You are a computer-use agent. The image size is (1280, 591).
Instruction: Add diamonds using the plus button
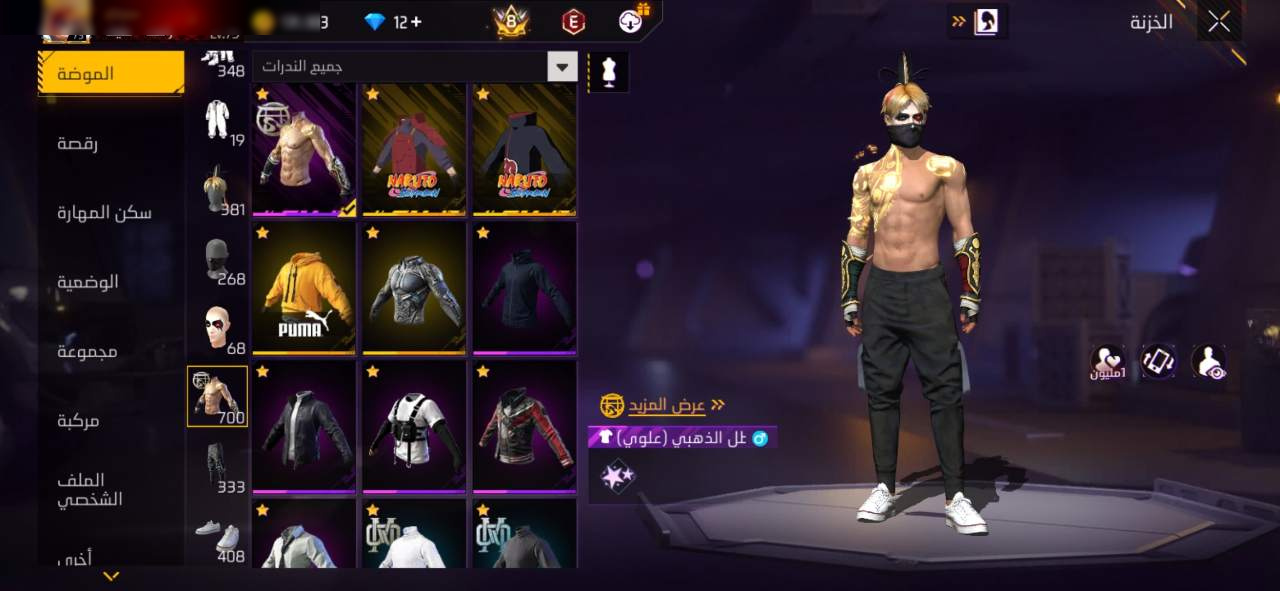415,21
